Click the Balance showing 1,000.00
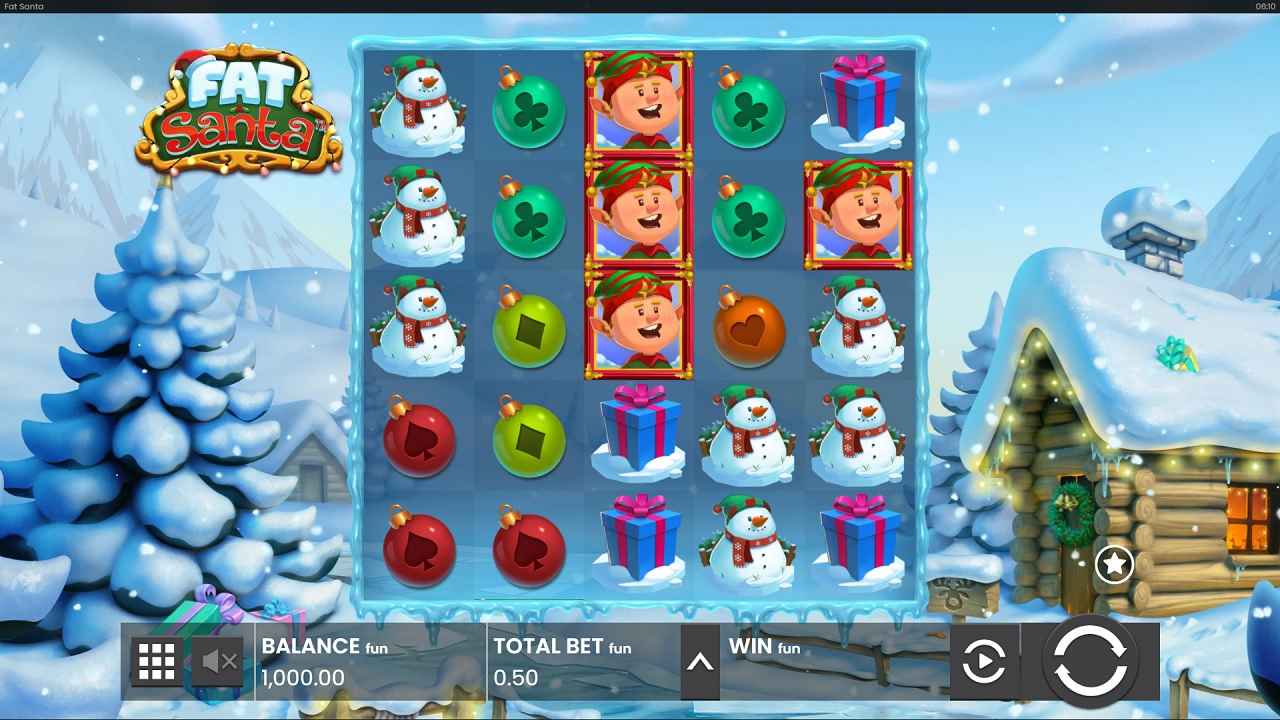This screenshot has width=1280, height=720. click(x=300, y=677)
